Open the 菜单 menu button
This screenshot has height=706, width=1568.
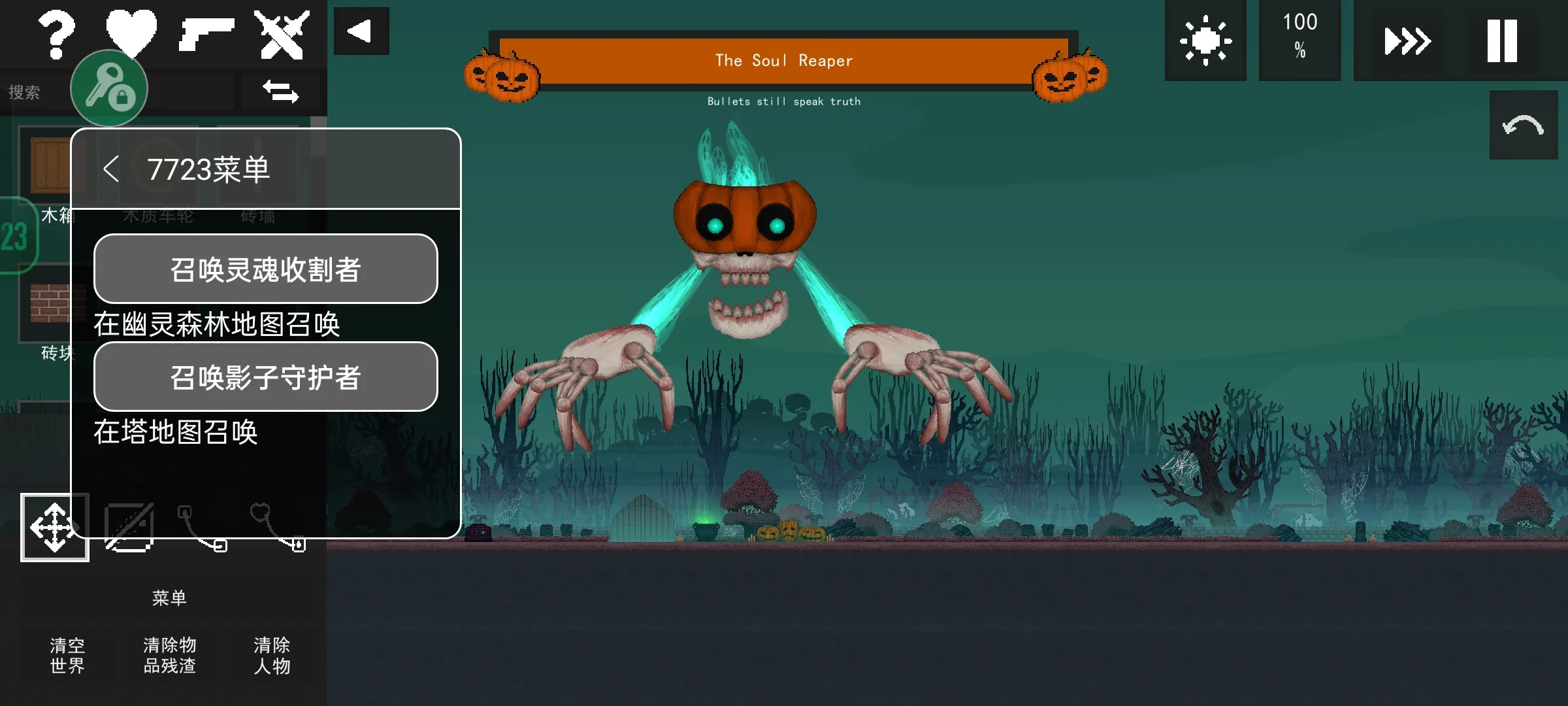169,597
